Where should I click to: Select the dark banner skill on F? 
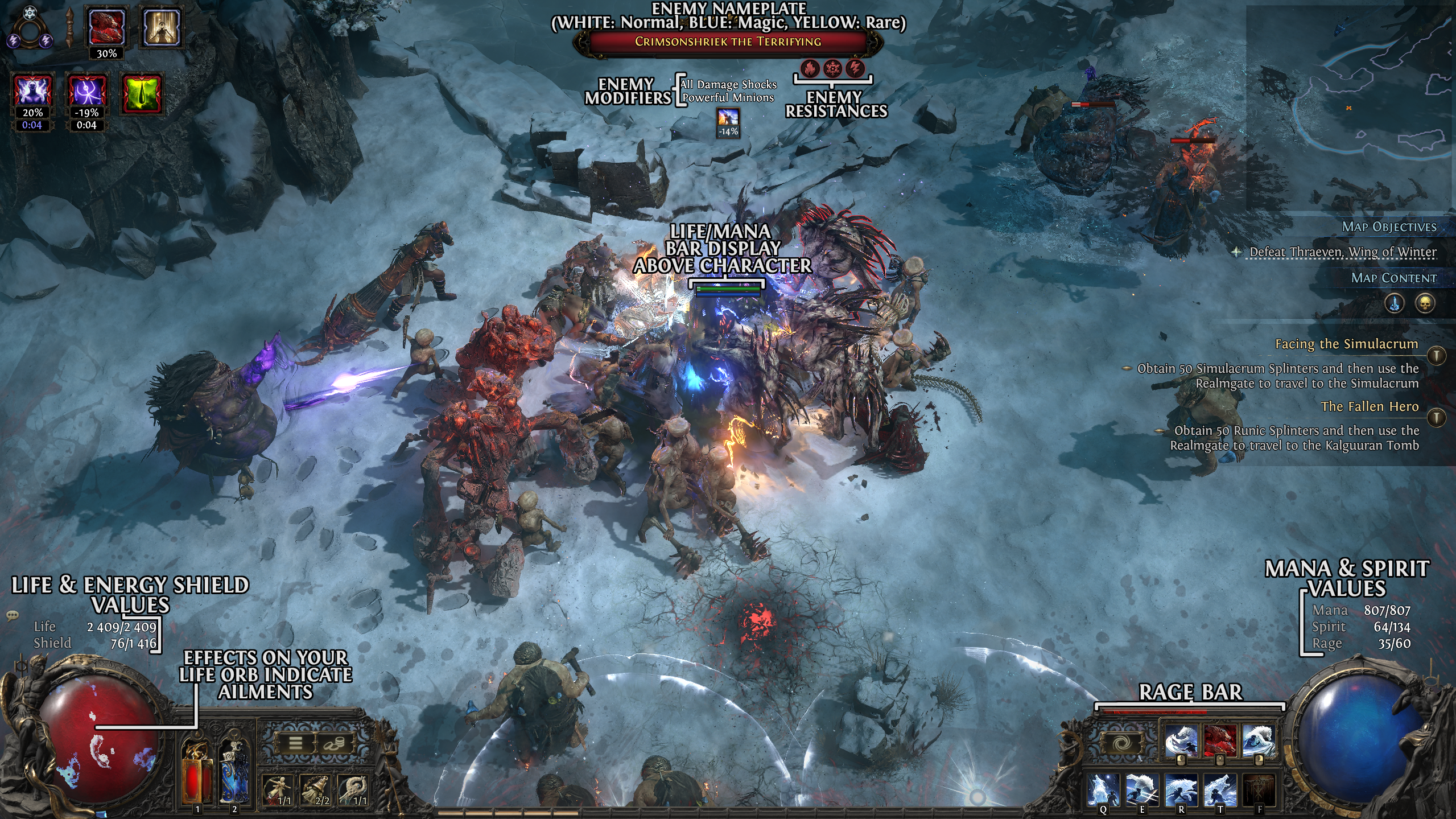(1259, 790)
